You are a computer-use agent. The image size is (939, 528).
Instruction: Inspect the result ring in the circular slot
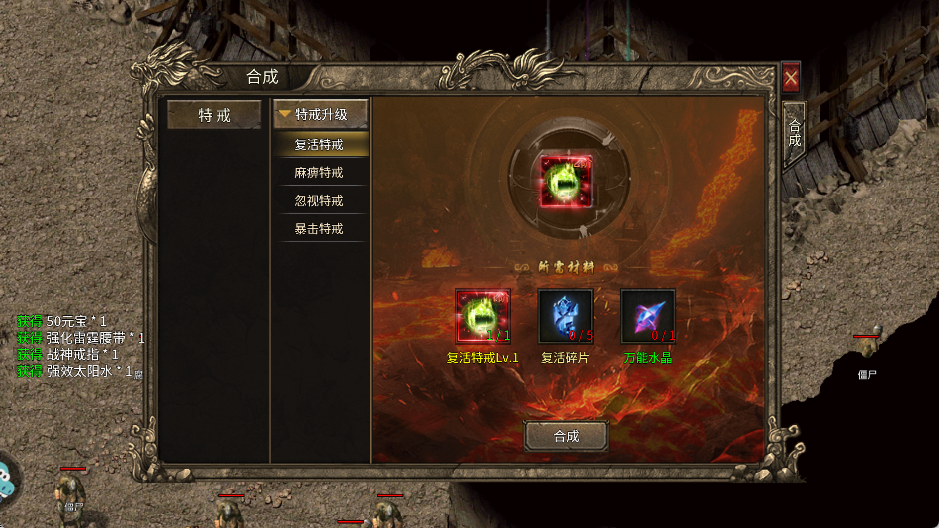tap(565, 182)
